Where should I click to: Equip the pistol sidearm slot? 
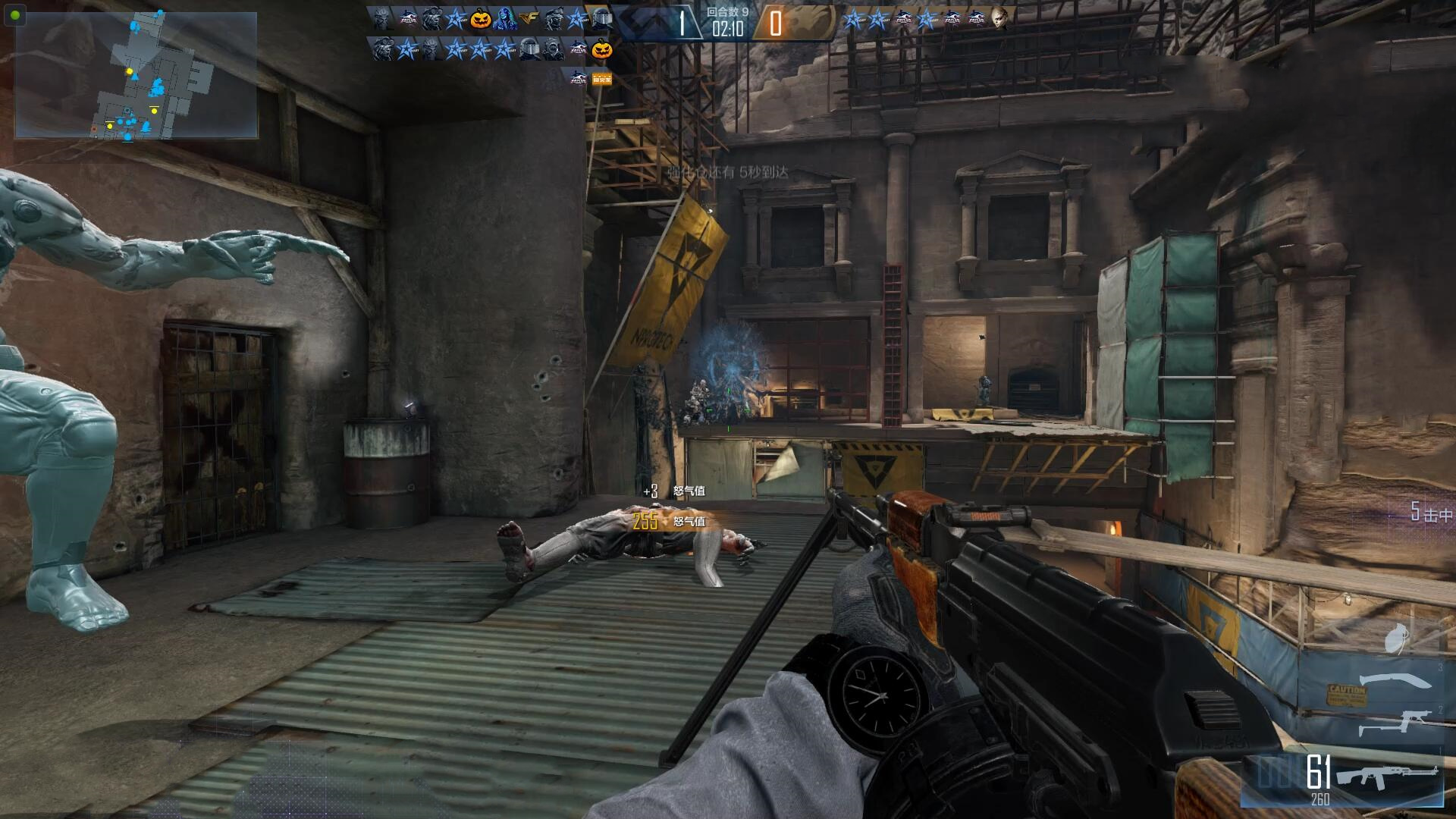pyautogui.click(x=1394, y=722)
